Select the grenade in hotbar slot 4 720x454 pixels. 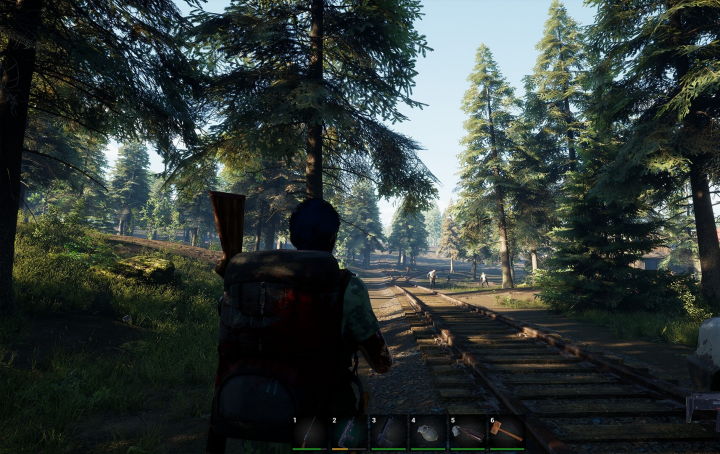click(x=427, y=432)
